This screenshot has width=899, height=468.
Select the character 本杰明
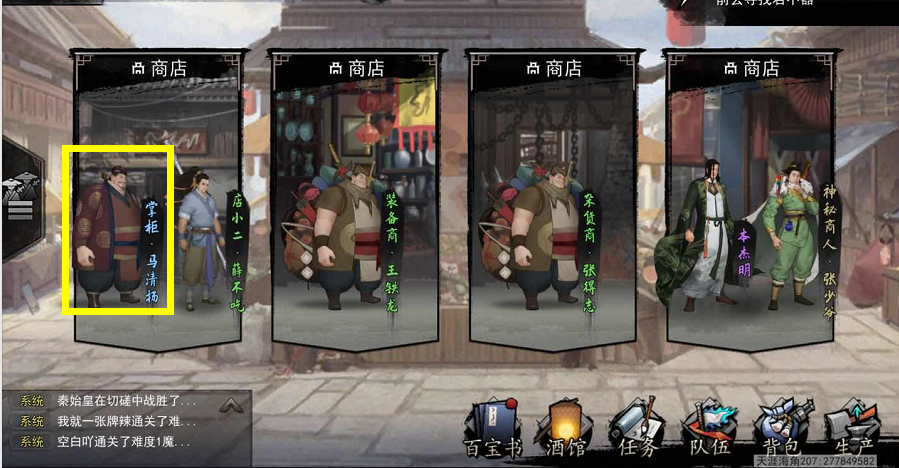coord(713,235)
